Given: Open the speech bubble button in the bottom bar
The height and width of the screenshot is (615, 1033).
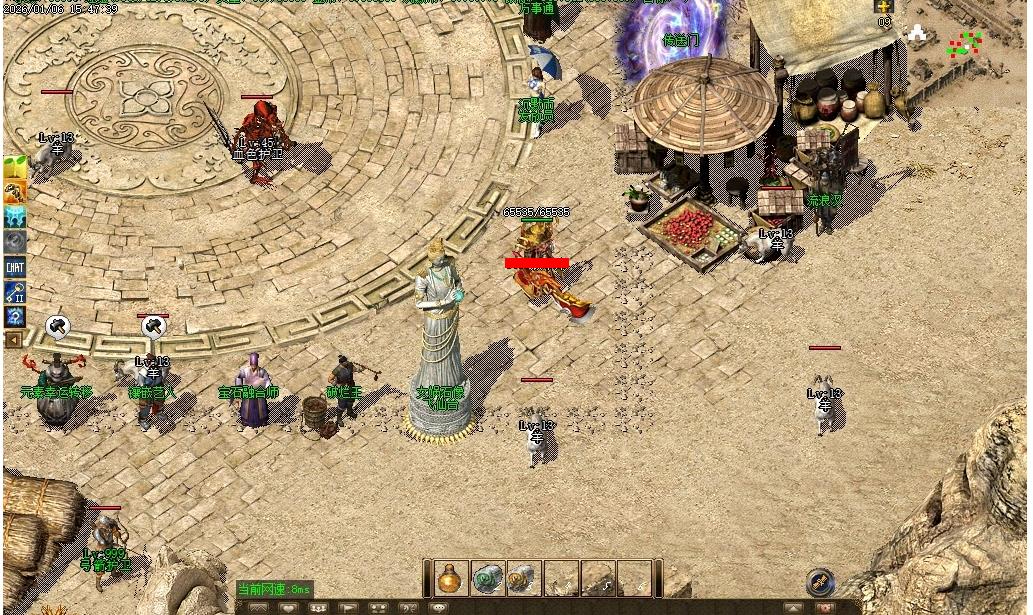Looking at the screenshot, I should click(x=437, y=607).
